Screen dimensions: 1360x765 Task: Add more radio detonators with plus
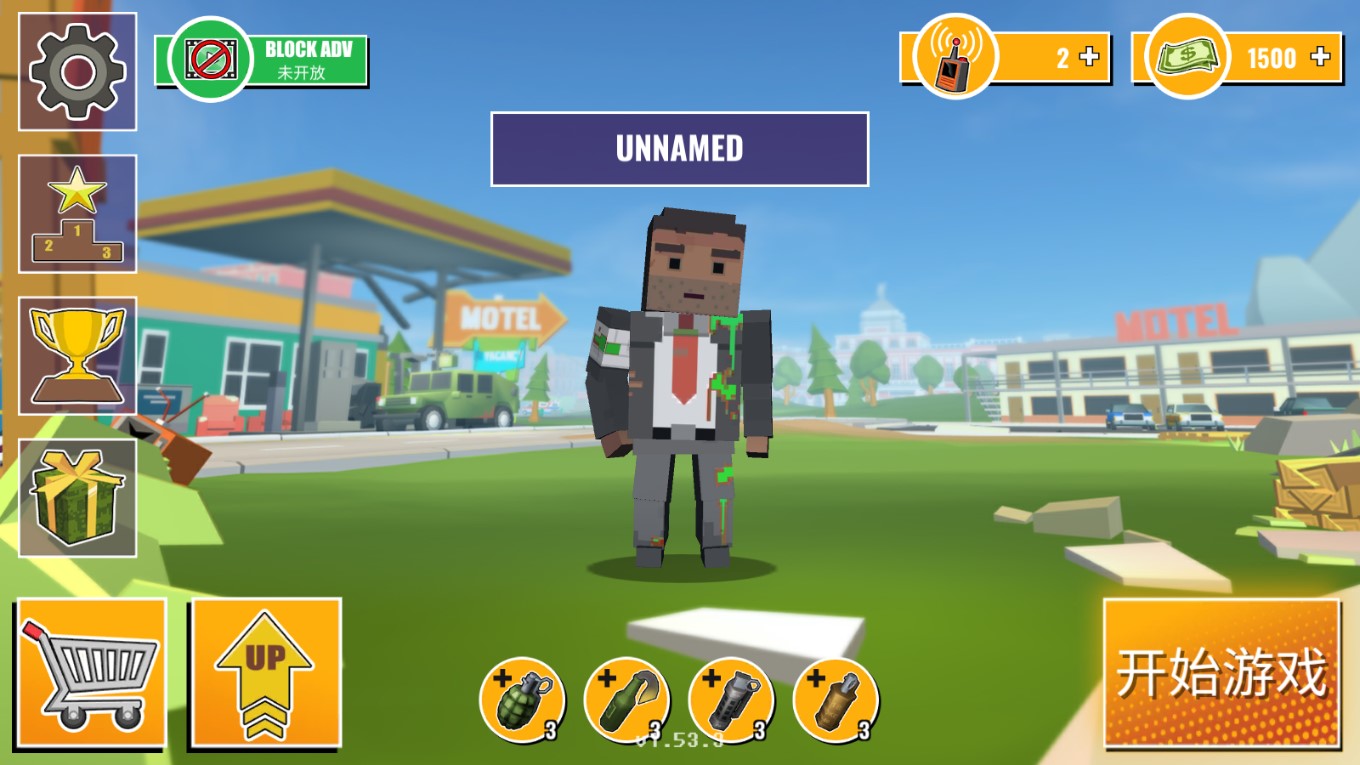[x=1089, y=57]
